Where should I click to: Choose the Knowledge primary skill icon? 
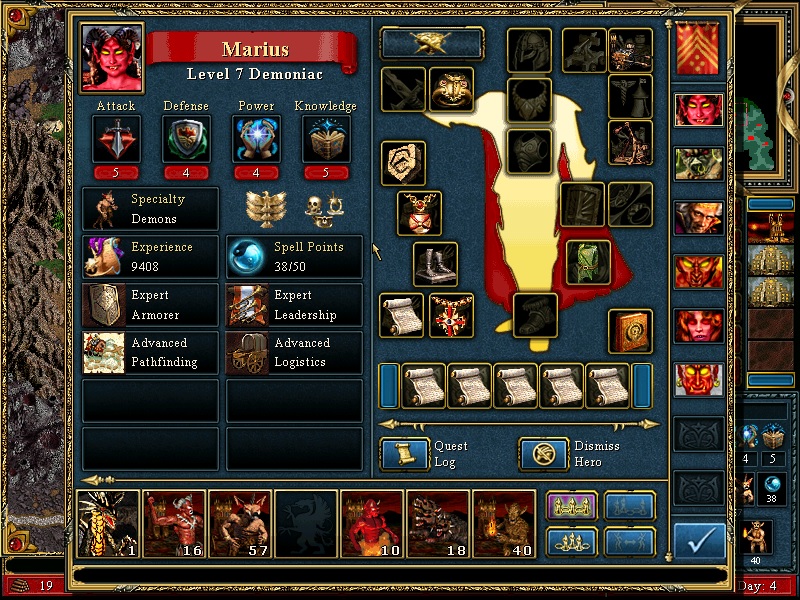click(x=325, y=139)
